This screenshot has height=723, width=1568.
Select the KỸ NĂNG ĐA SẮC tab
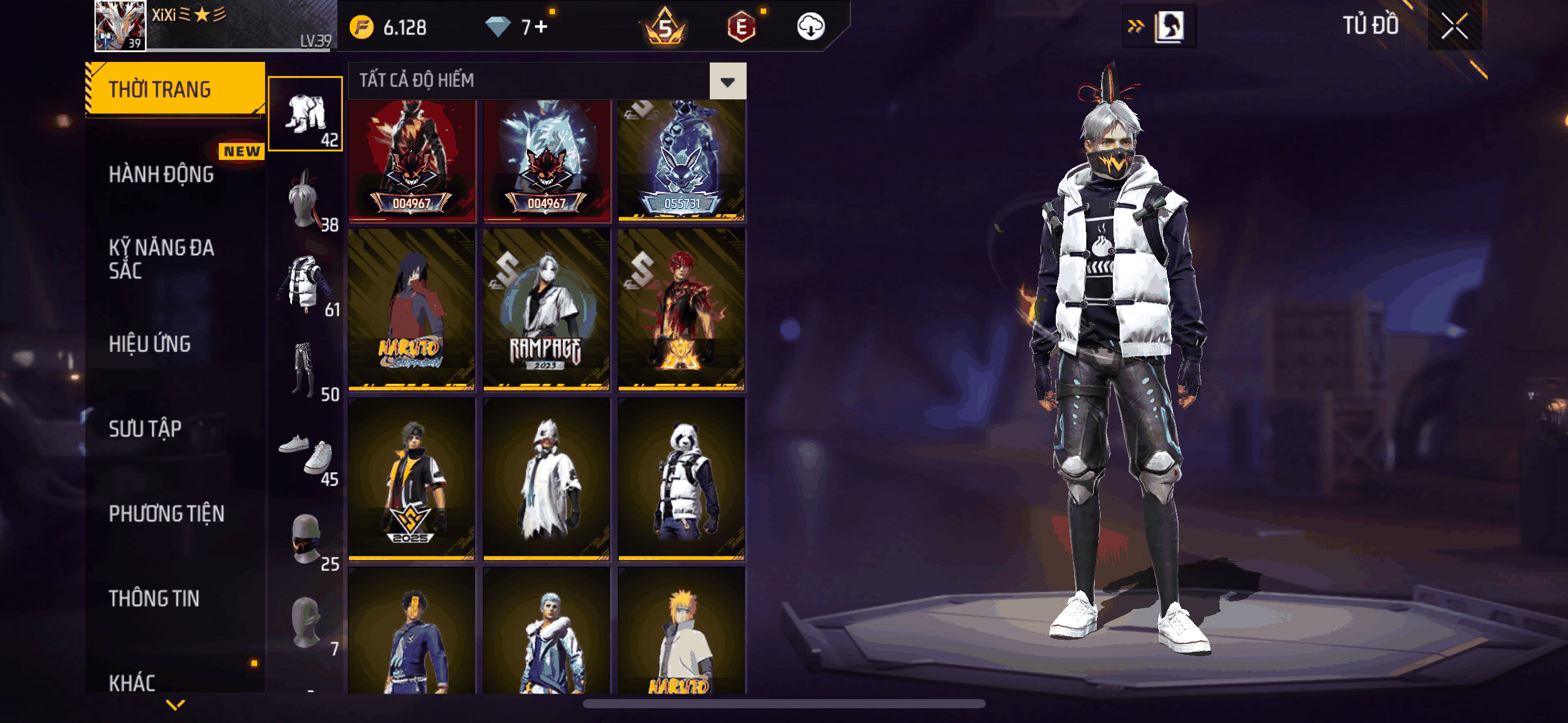coord(162,259)
